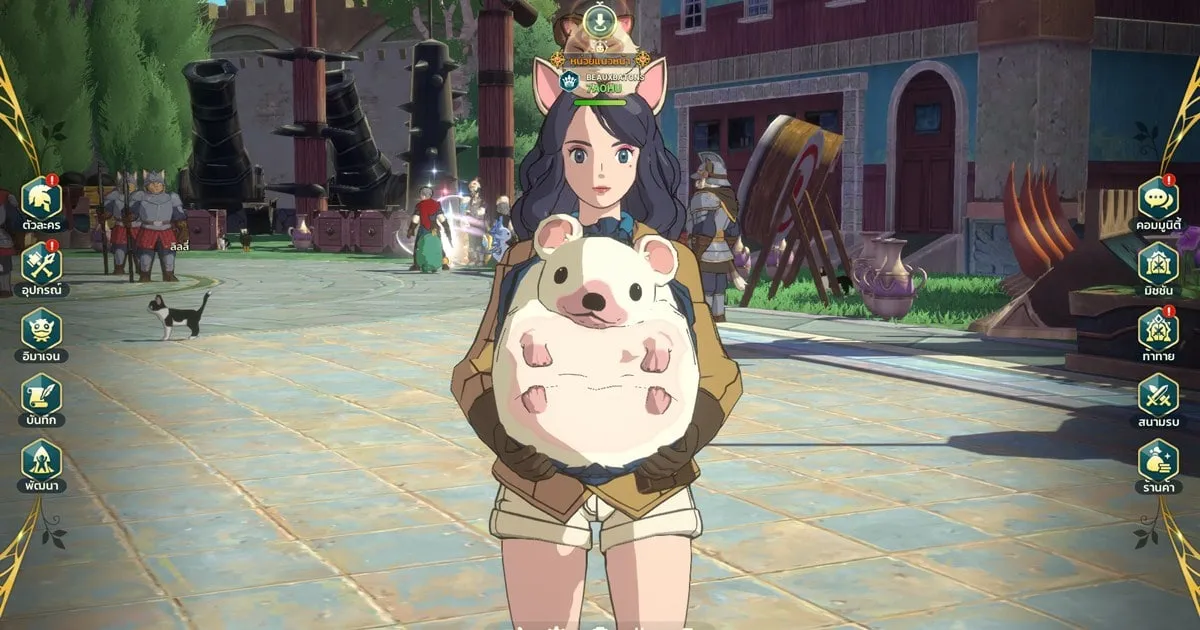1200x630 pixels.
Task: Open the พัฒนา development menu
Action: point(41,459)
